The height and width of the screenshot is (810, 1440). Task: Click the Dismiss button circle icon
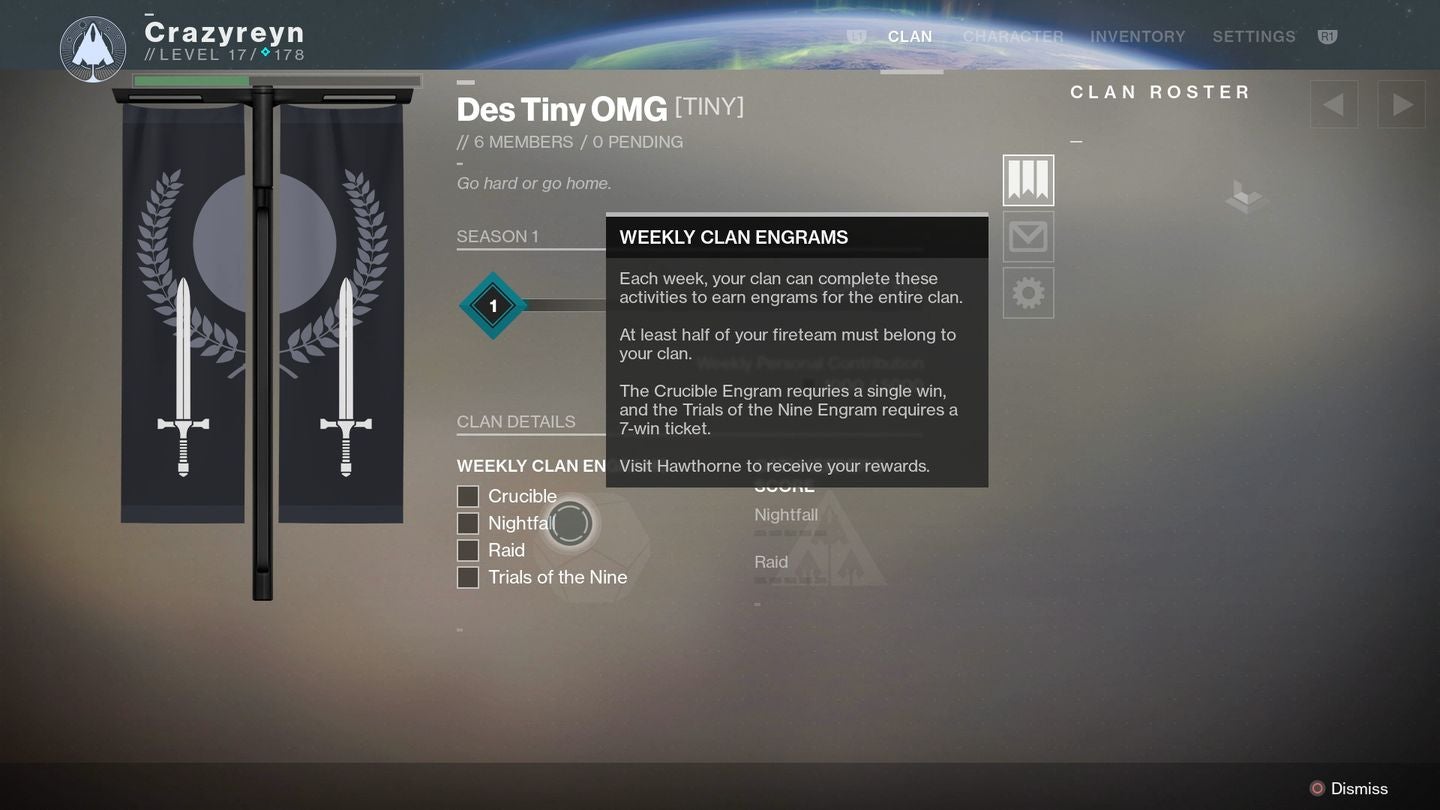[1317, 787]
